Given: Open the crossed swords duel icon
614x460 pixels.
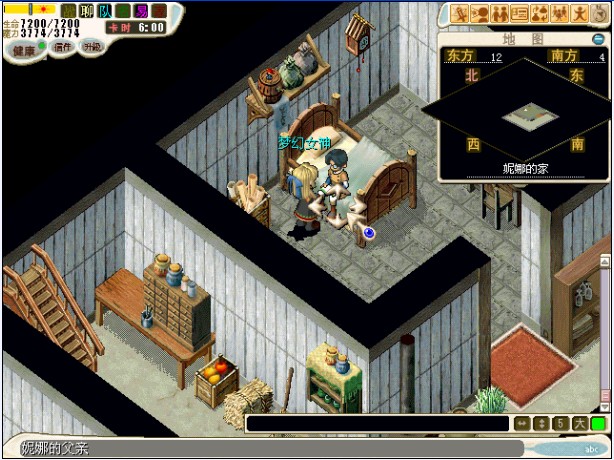Looking at the screenshot, I should (x=459, y=13).
